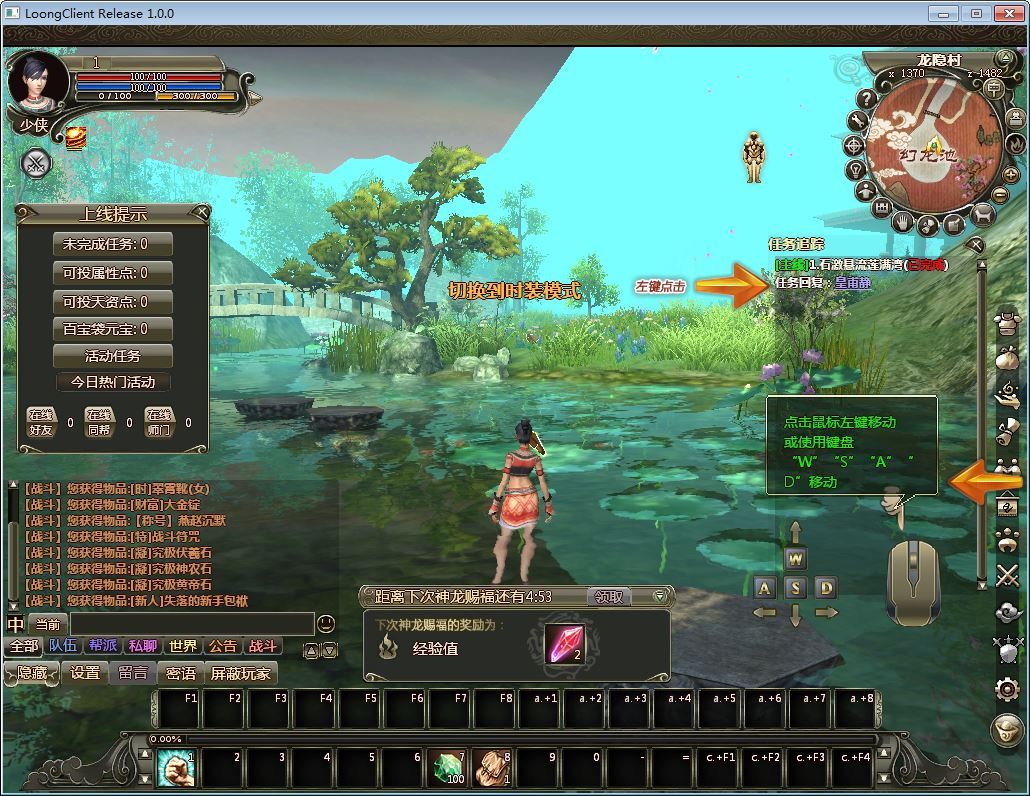Switch chat to the 世界 world tab
The image size is (1030, 796).
pos(183,647)
